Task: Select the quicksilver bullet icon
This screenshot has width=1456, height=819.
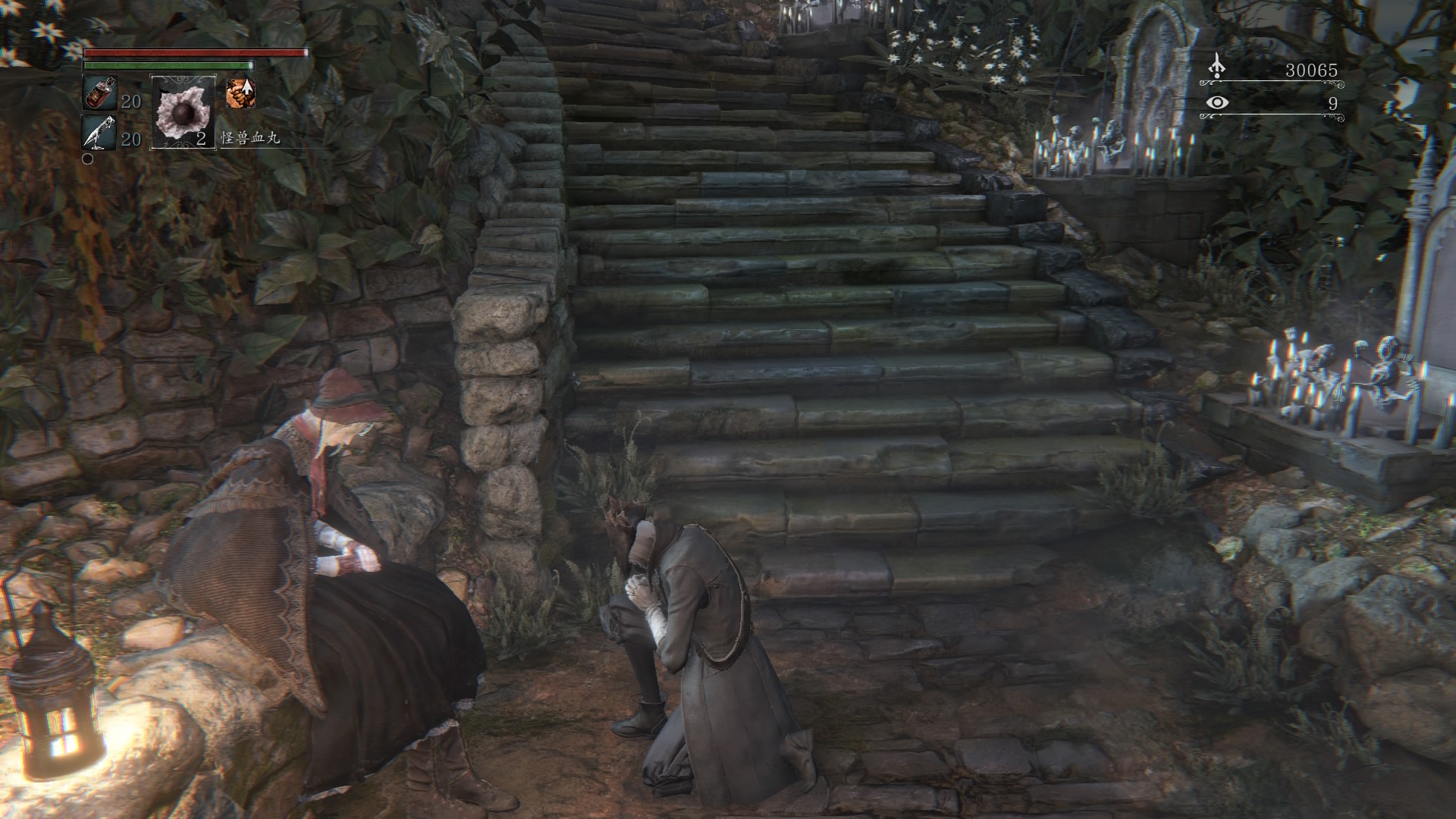Action: pos(98,133)
